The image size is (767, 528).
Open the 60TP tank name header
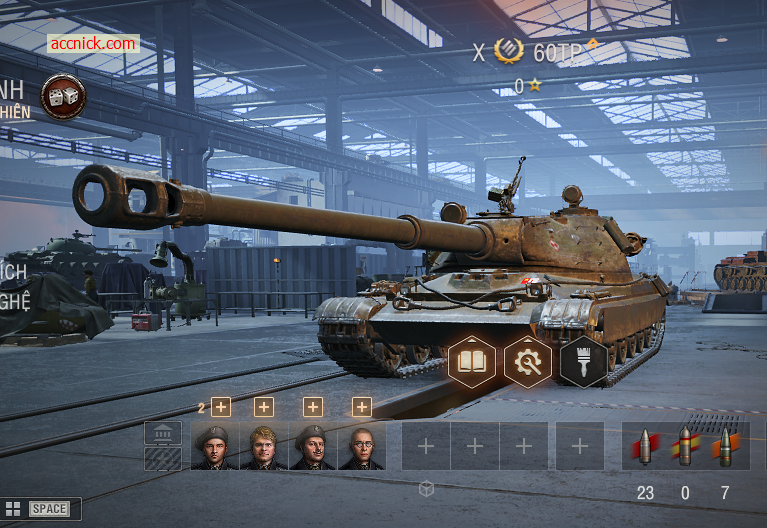557,52
